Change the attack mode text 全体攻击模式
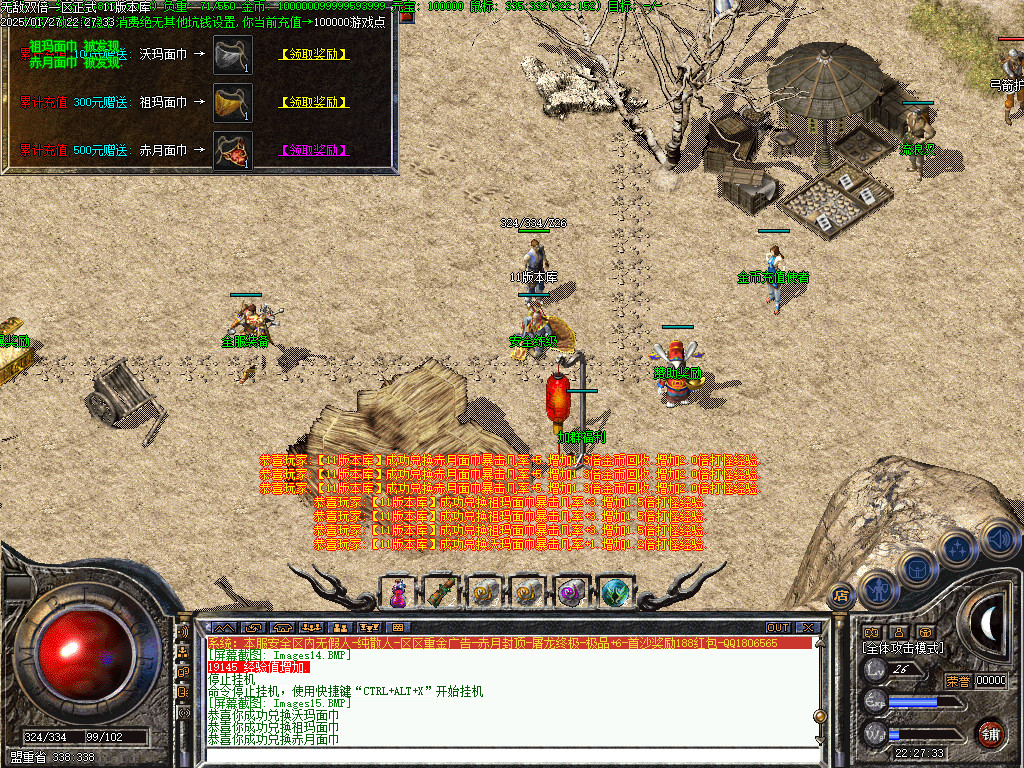This screenshot has height=768, width=1024. (903, 648)
